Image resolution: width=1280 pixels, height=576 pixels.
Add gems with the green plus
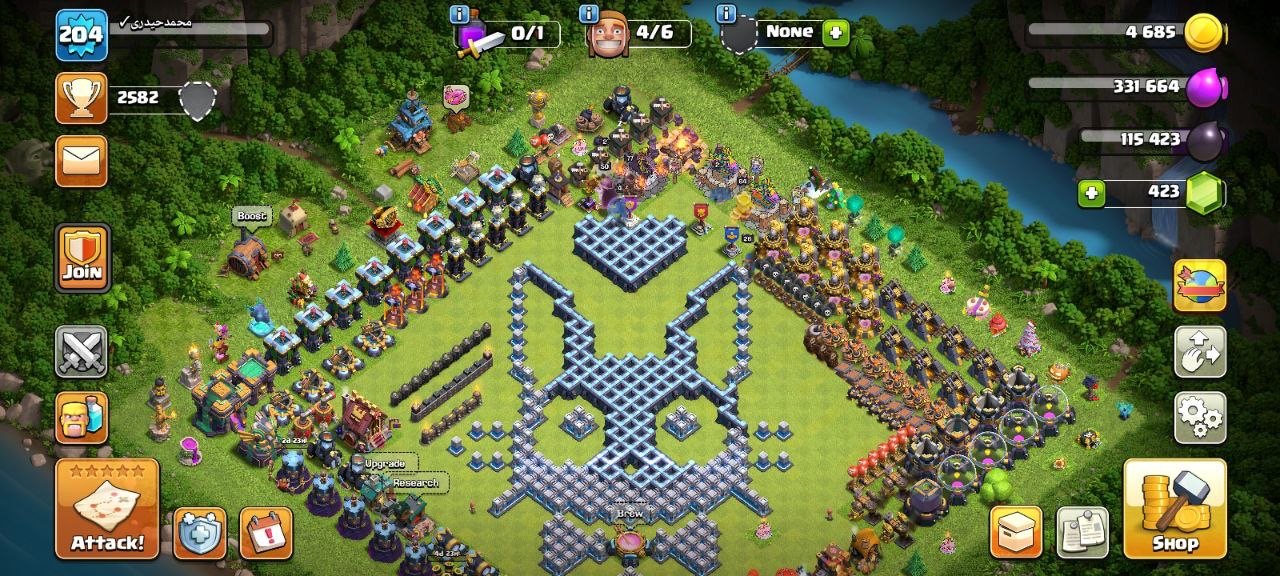(x=1091, y=193)
